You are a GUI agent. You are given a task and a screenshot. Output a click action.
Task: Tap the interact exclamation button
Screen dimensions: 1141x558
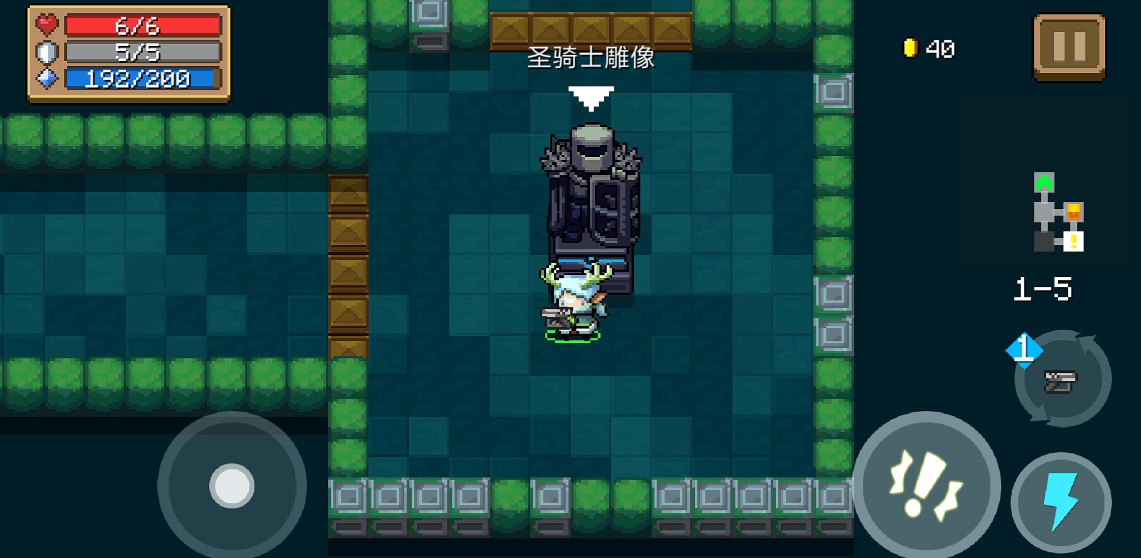[x=926, y=485]
